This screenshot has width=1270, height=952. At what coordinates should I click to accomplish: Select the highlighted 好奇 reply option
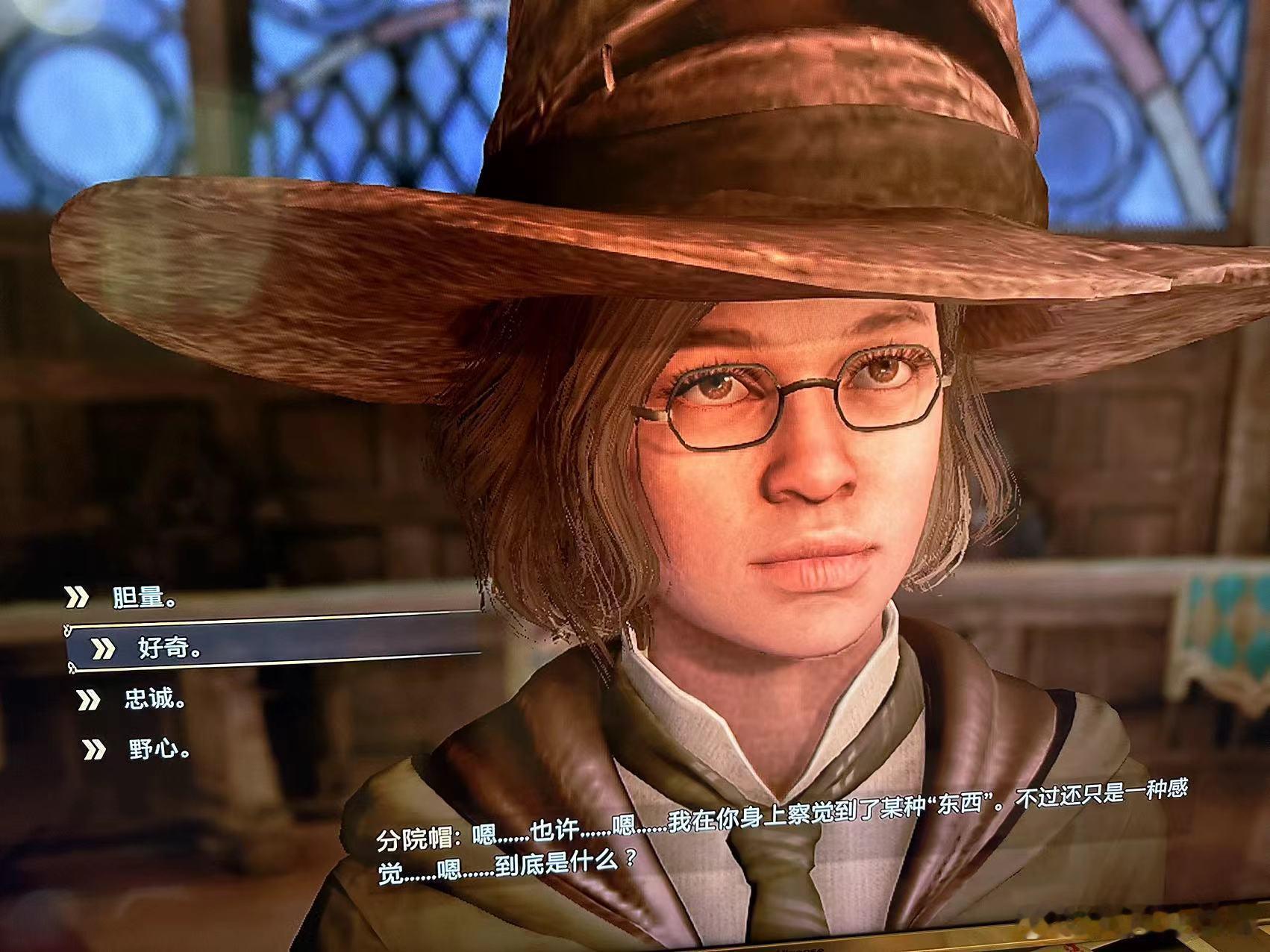(170, 649)
